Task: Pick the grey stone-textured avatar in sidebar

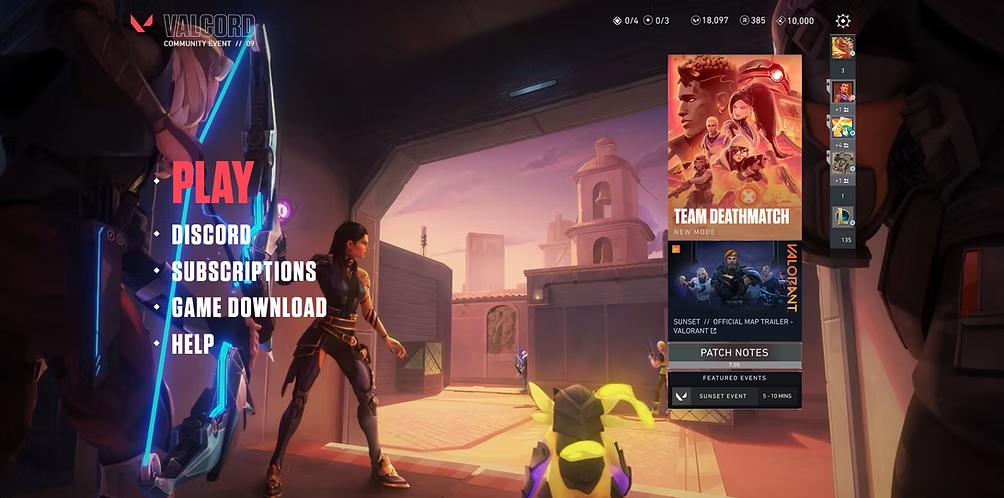Action: tap(843, 160)
